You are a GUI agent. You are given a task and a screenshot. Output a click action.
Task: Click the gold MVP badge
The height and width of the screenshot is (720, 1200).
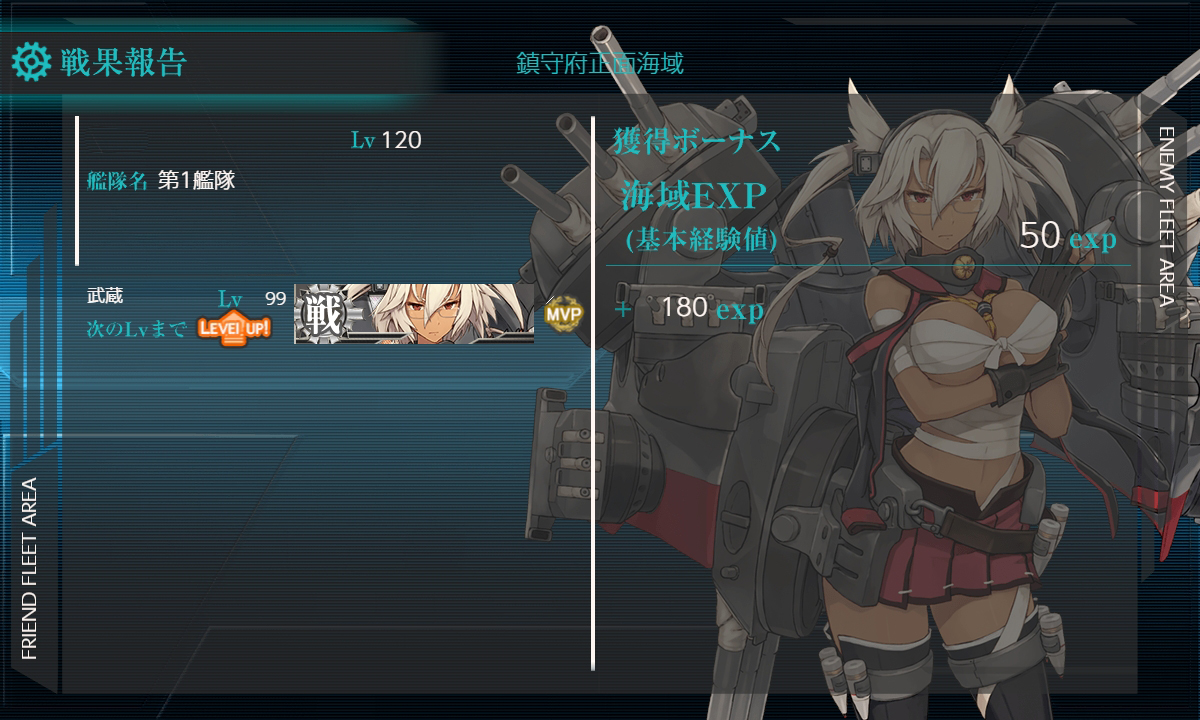[563, 314]
